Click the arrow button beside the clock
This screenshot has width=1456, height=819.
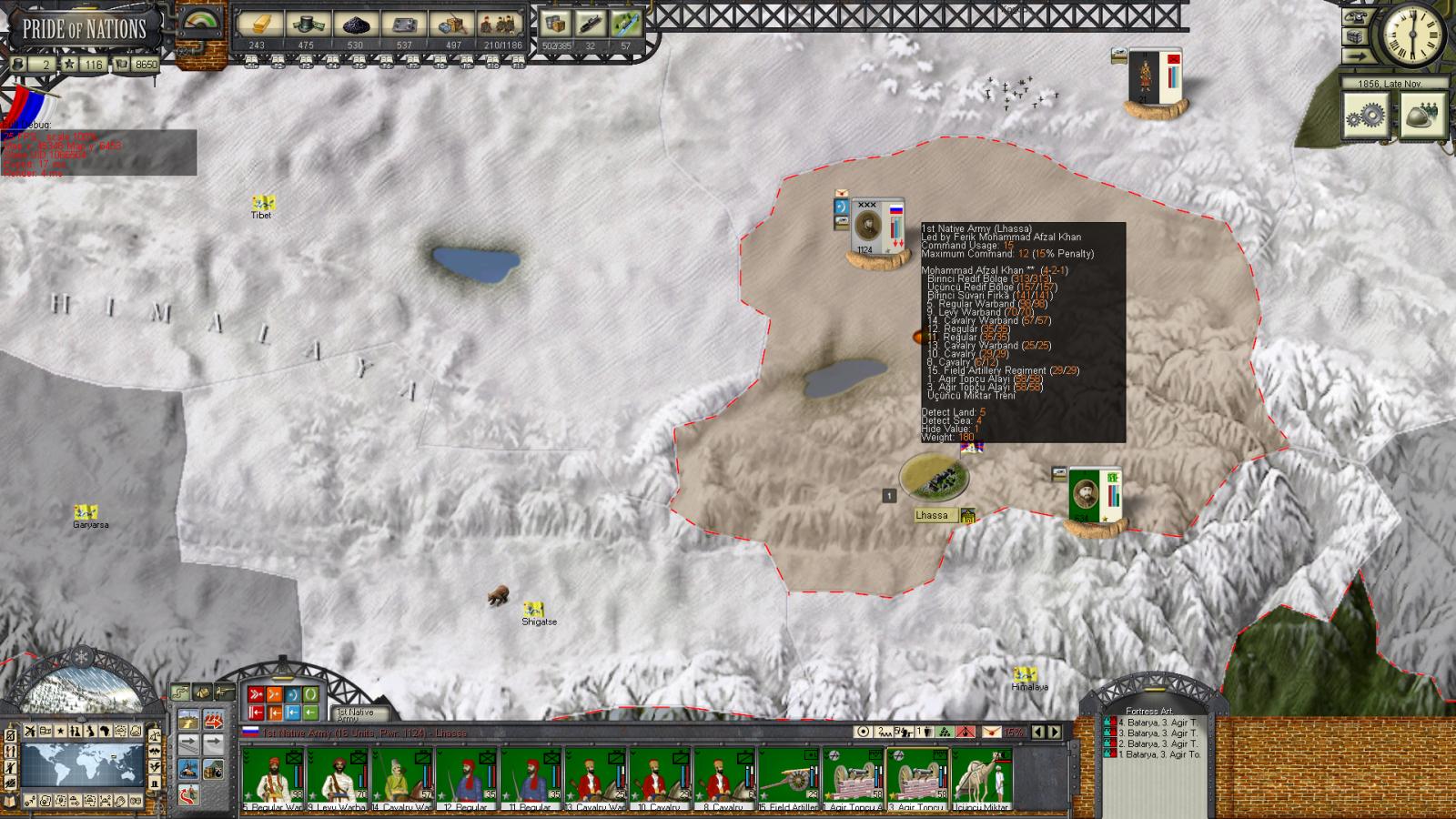point(1357,56)
